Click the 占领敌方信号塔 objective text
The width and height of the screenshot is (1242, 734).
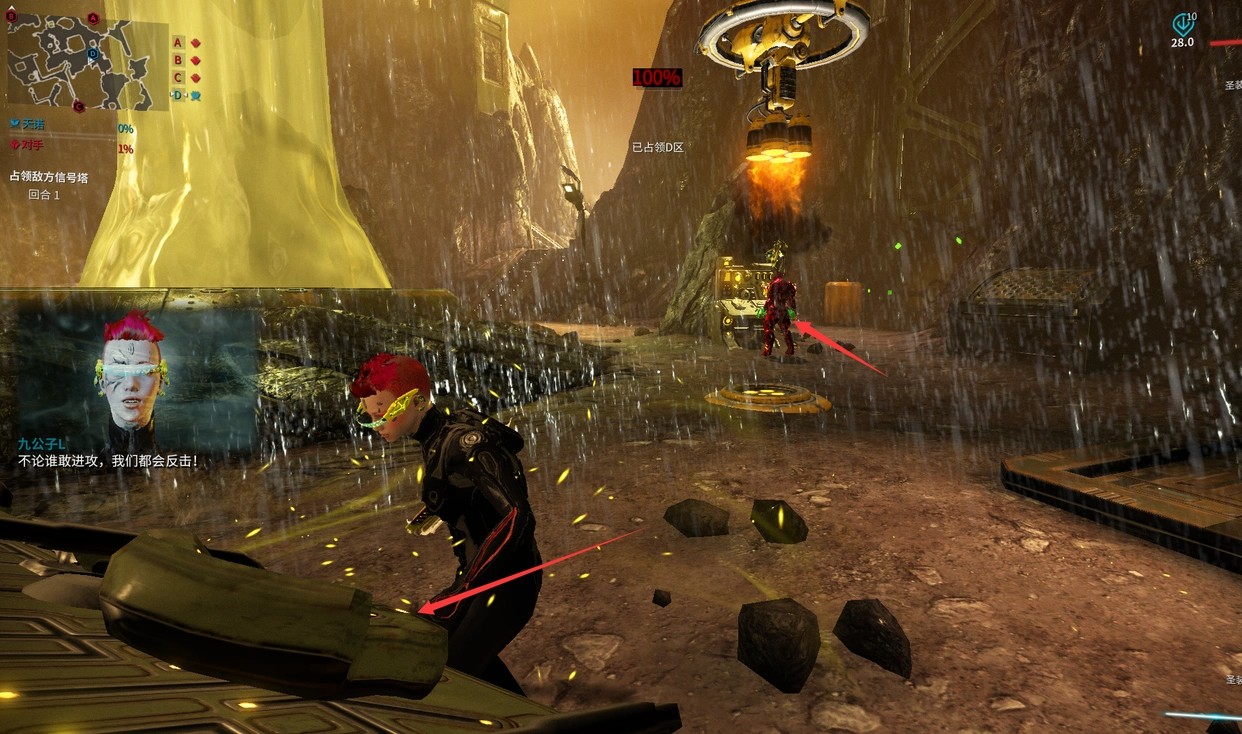pyautogui.click(x=49, y=177)
